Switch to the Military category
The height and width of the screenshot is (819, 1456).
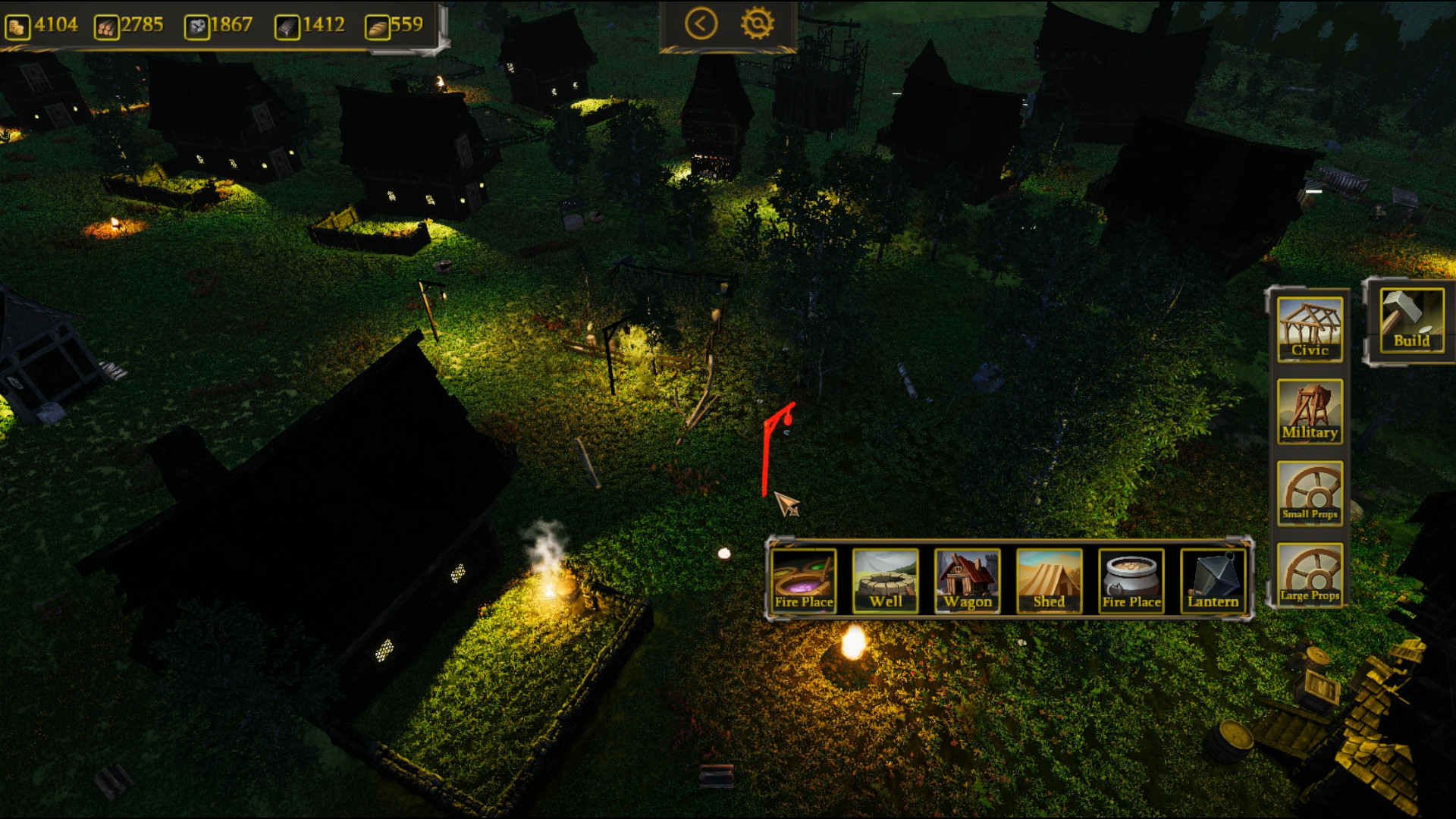(x=1310, y=412)
